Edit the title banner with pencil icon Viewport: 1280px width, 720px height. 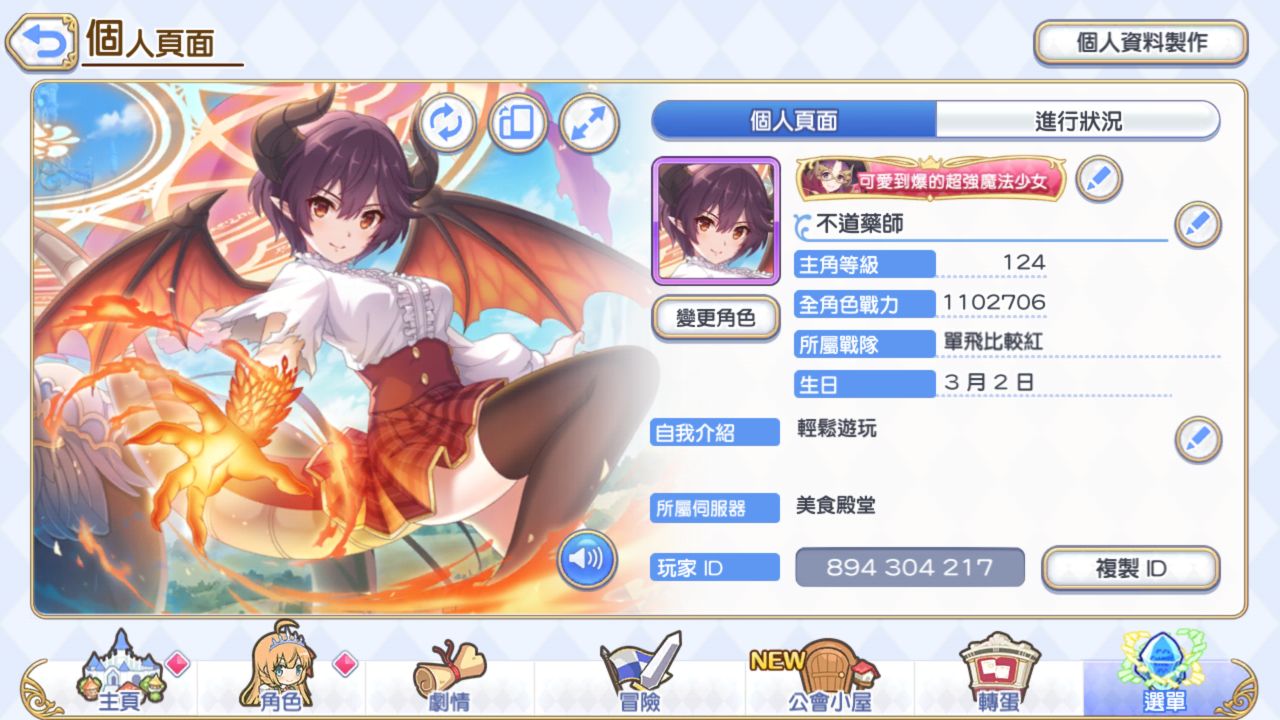[x=1099, y=179]
